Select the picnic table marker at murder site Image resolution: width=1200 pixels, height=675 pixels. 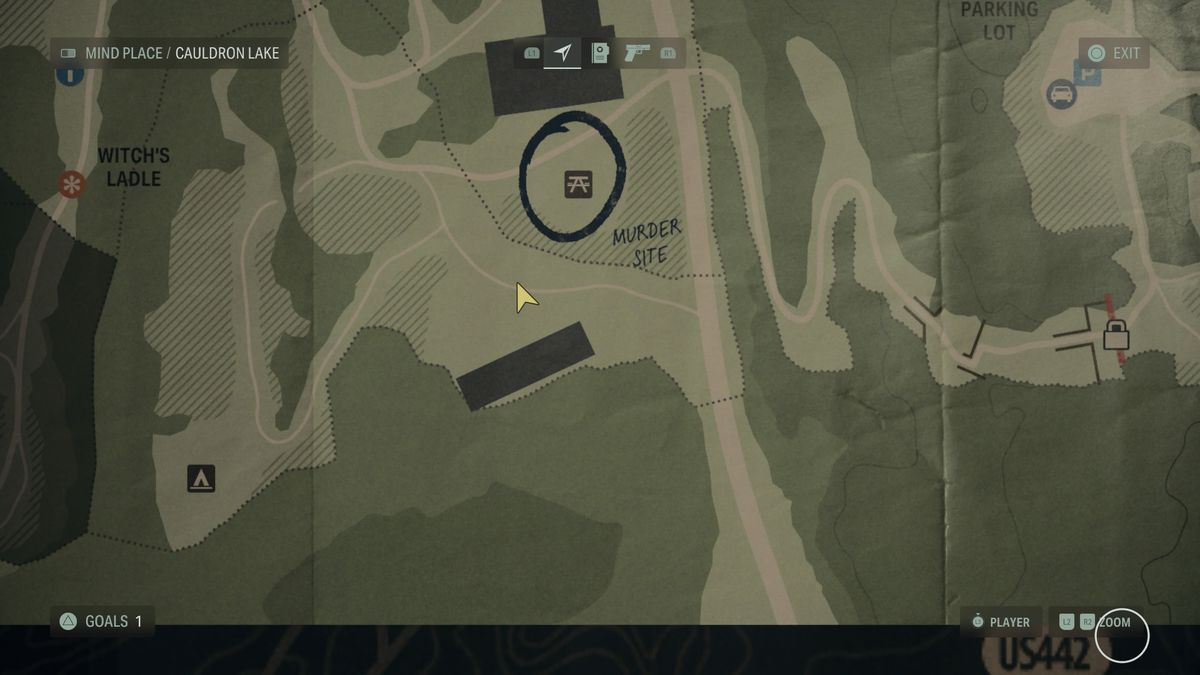point(578,183)
